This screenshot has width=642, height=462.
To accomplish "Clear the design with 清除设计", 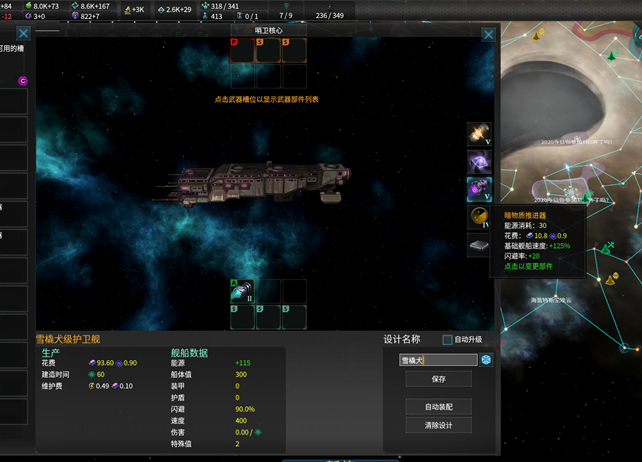I will pos(438,425).
